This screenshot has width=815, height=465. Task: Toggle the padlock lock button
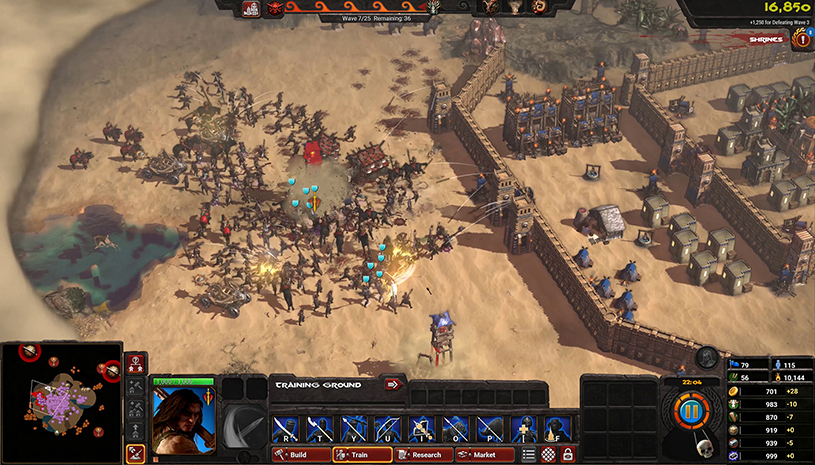coord(567,455)
